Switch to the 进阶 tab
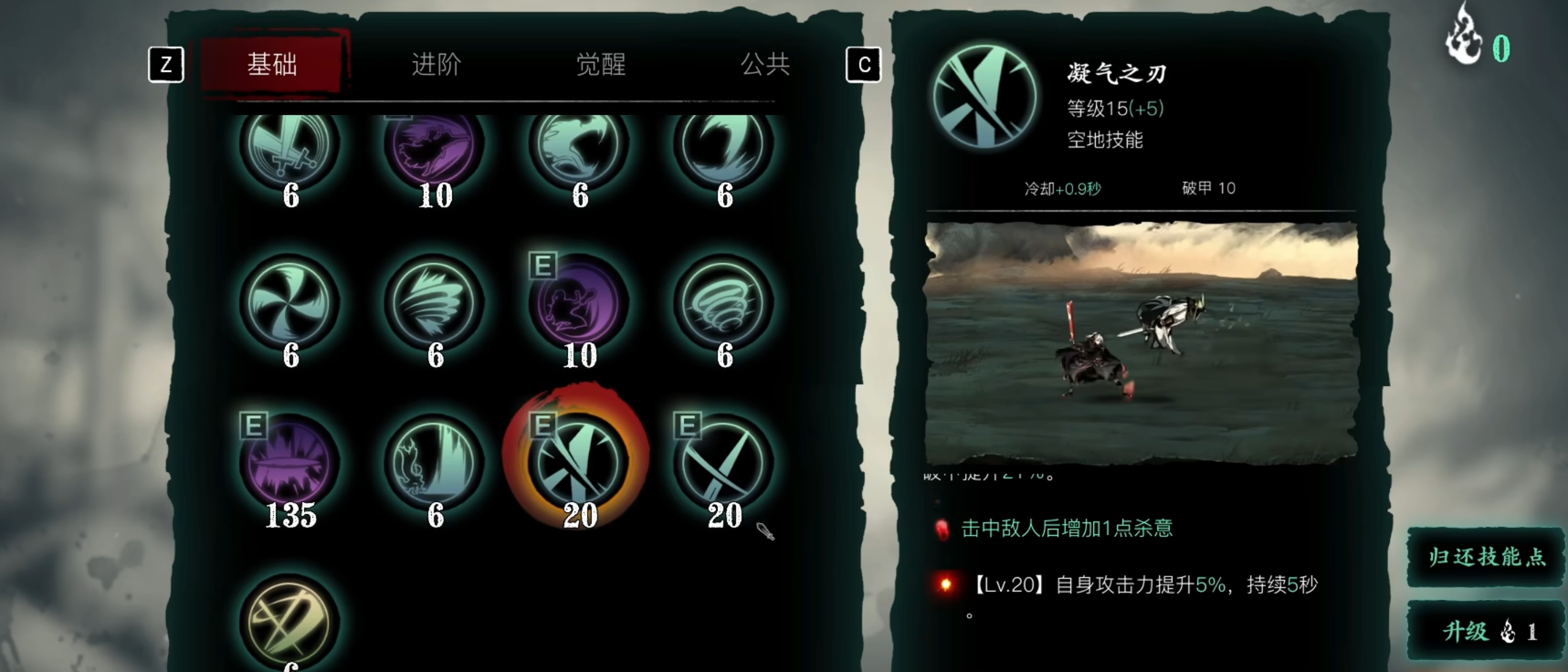The height and width of the screenshot is (672, 1568). point(435,65)
